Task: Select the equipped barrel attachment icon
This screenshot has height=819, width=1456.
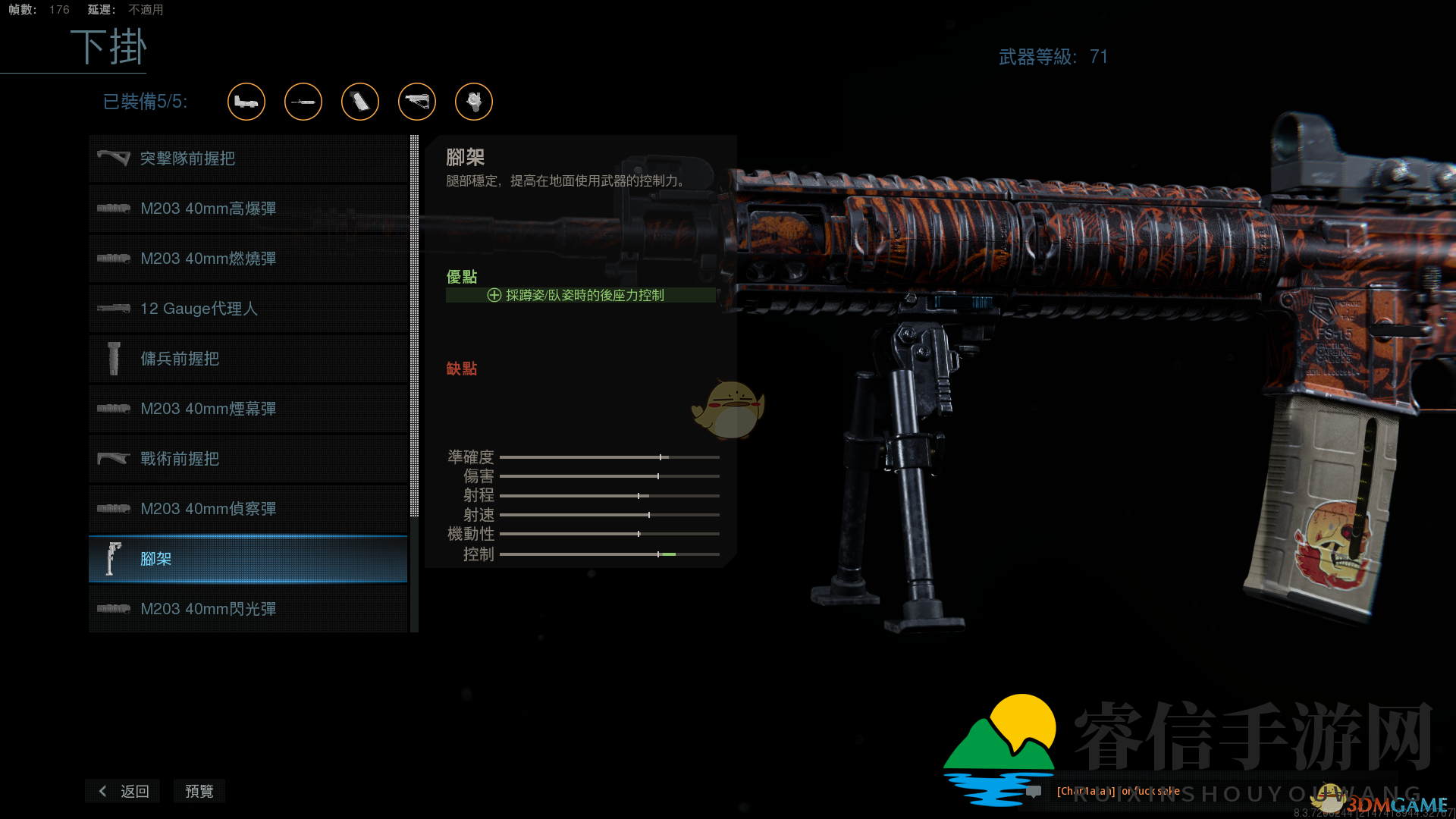Action: (303, 102)
